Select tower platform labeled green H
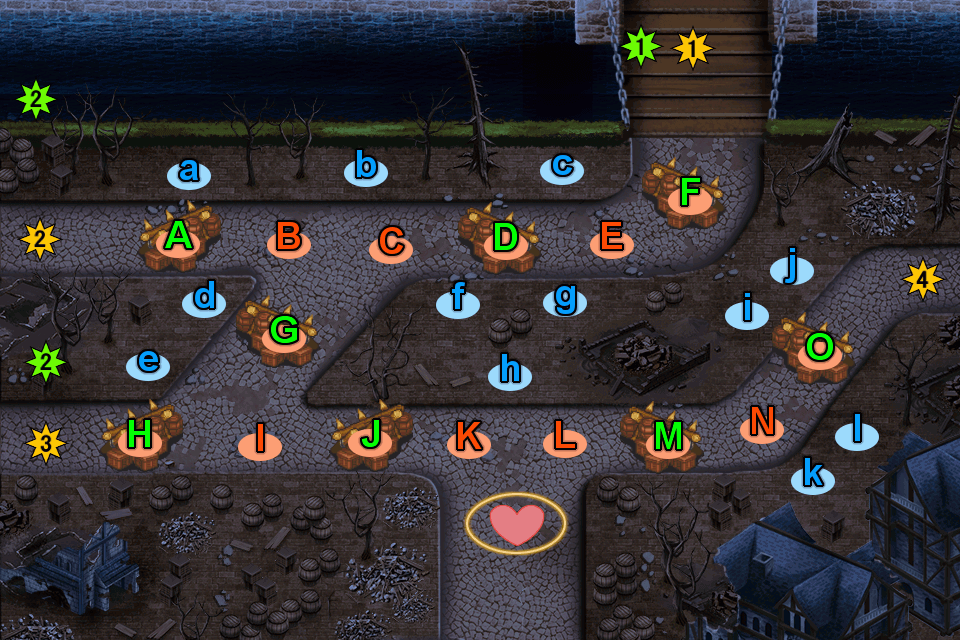 click(x=140, y=435)
